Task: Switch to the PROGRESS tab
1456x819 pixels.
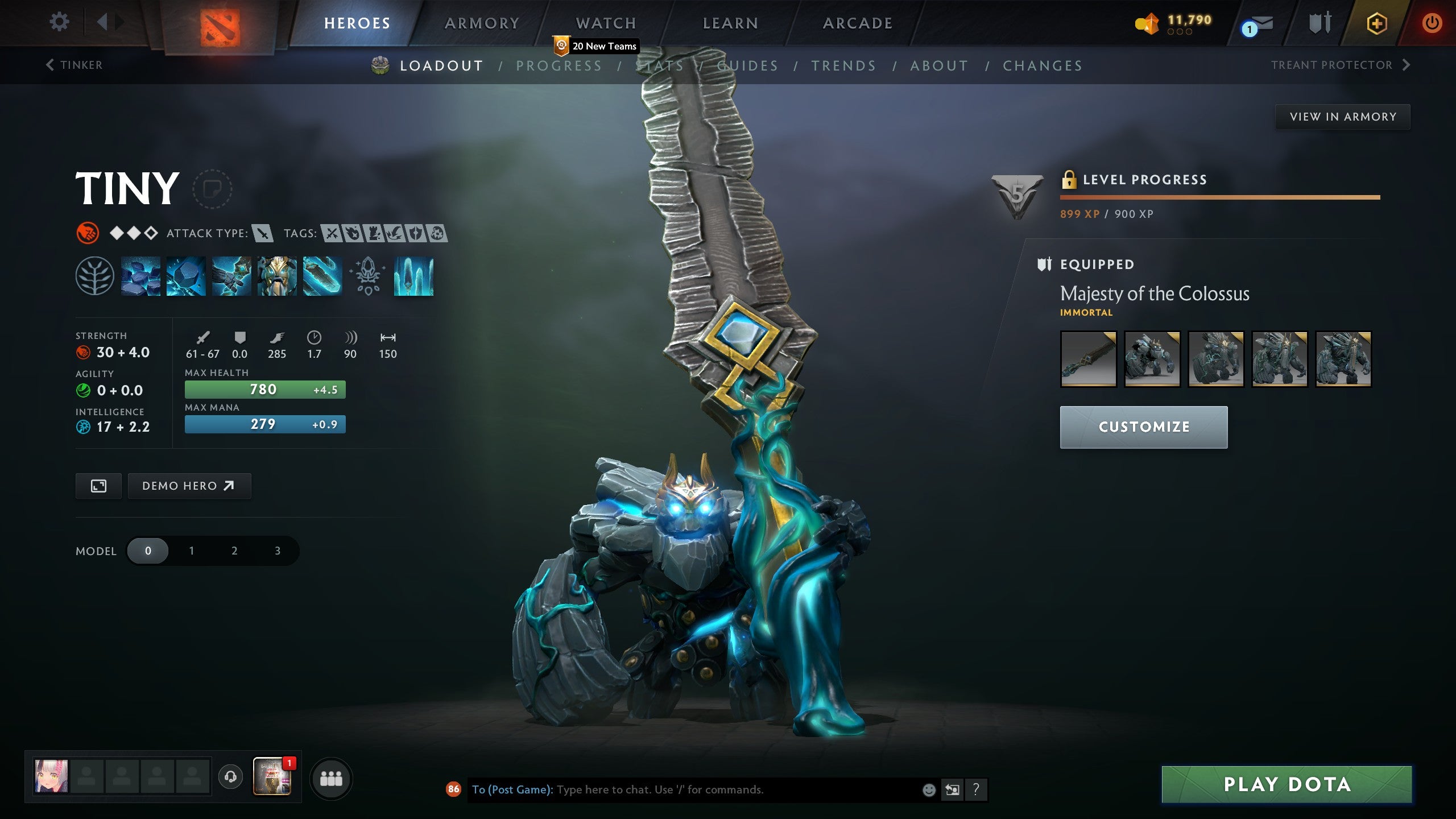Action: (x=559, y=65)
